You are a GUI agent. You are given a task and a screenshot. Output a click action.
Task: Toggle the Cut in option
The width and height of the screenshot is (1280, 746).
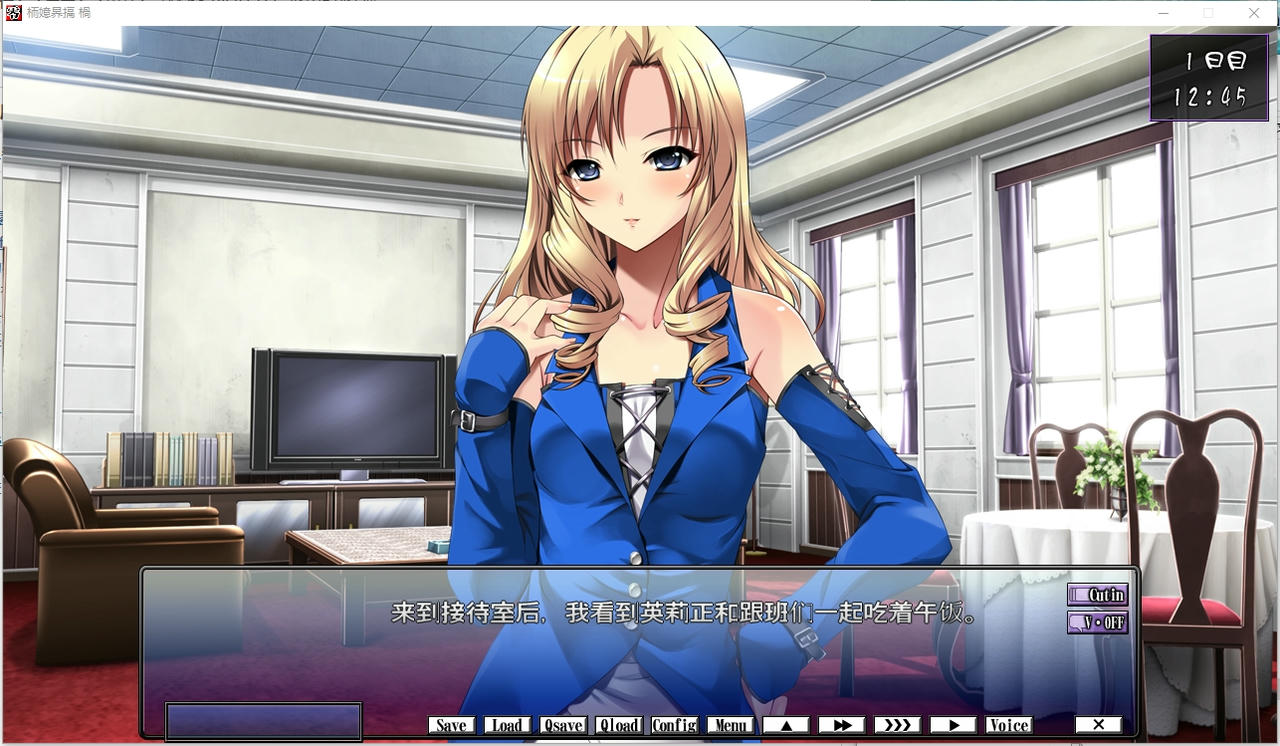tap(1097, 595)
